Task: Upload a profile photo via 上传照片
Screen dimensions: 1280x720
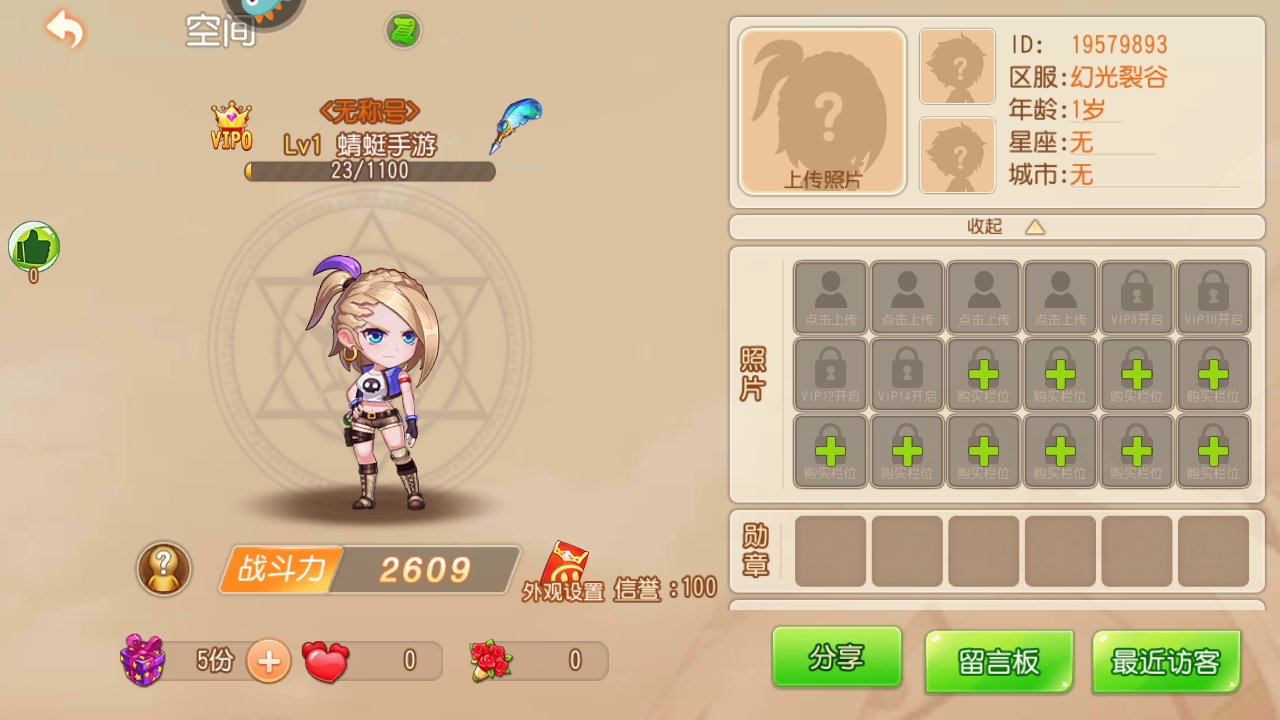Action: tap(822, 112)
